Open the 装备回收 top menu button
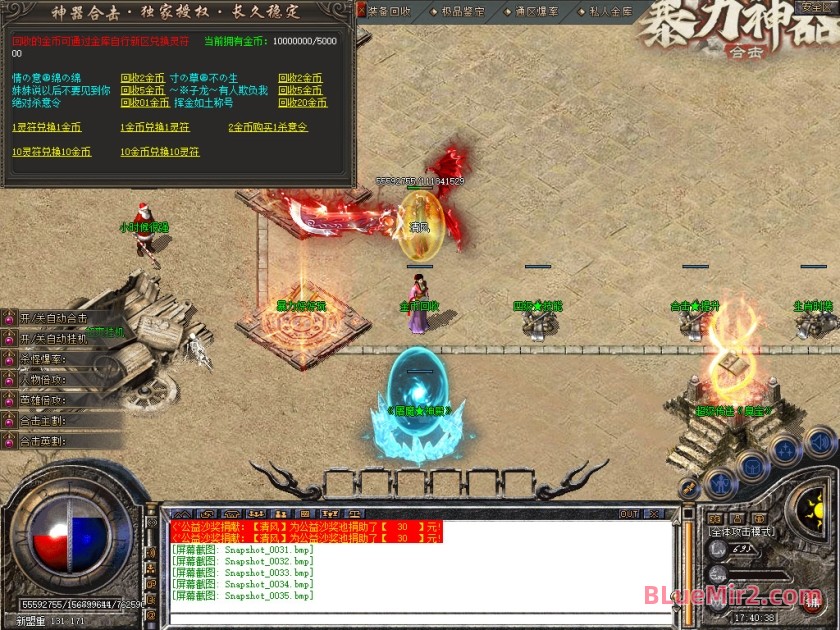The height and width of the screenshot is (630, 840). [x=389, y=11]
